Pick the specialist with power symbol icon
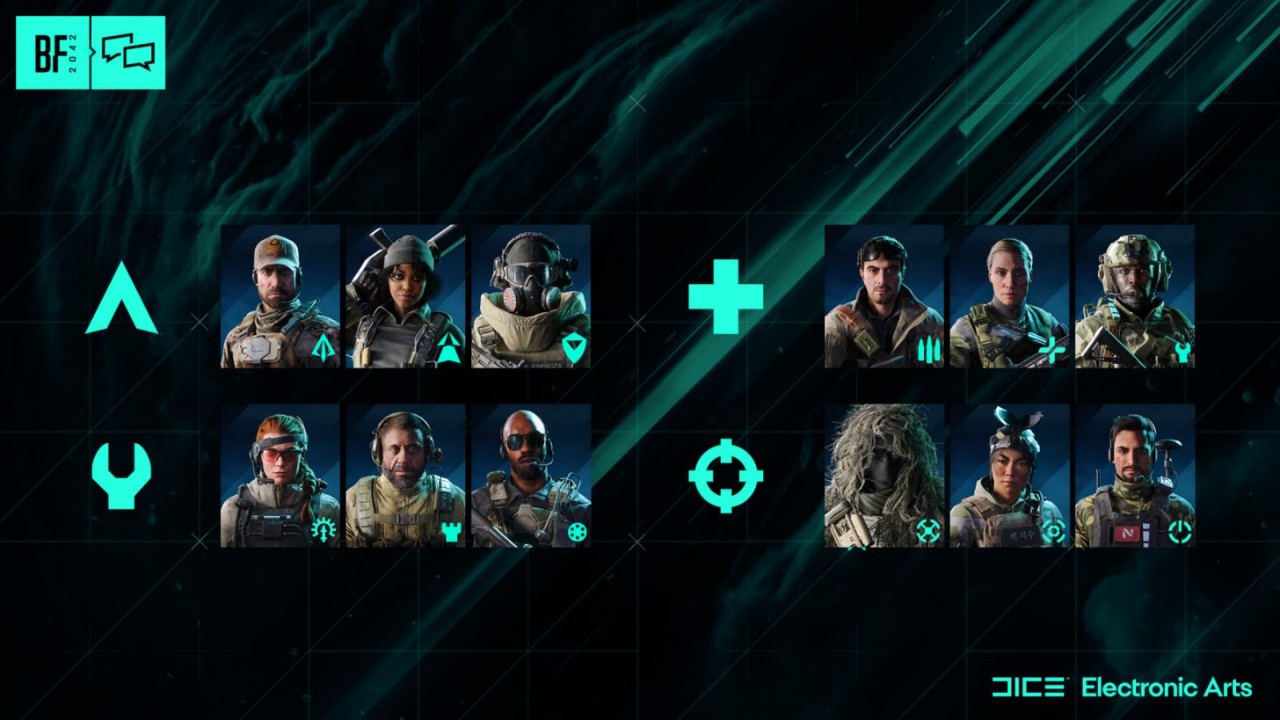Screen dimensions: 1280x720 tap(1135, 476)
